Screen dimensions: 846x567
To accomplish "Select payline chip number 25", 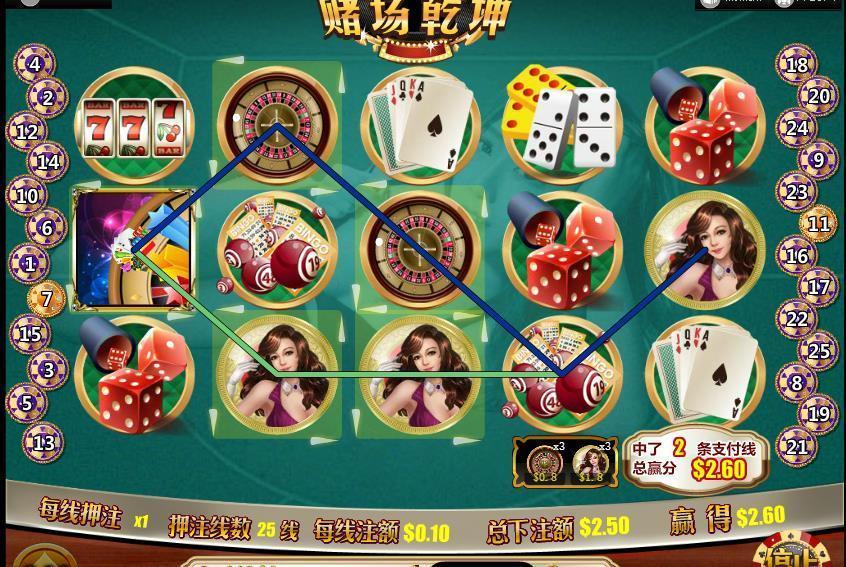I will (x=818, y=351).
